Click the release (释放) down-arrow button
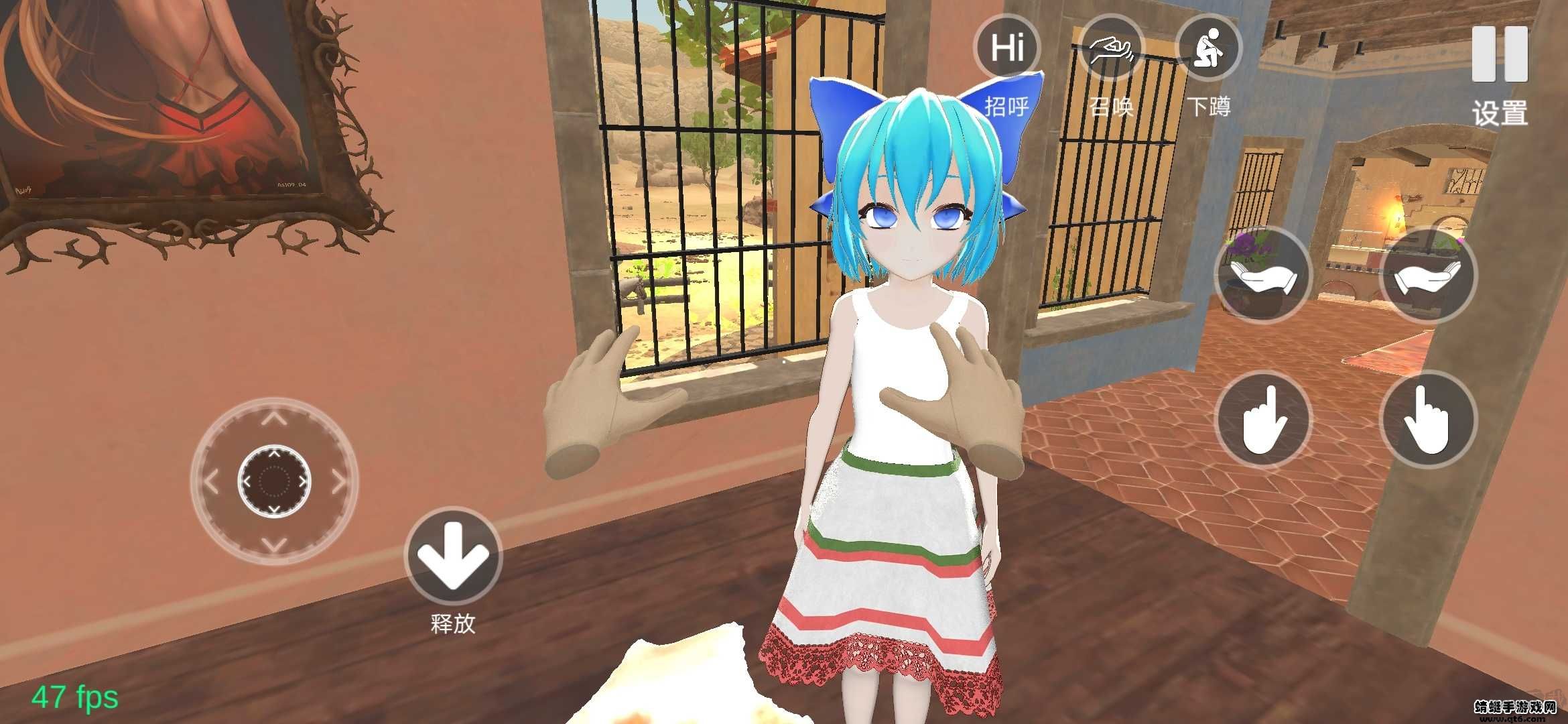Screen dimensions: 1568x724 pos(454,556)
